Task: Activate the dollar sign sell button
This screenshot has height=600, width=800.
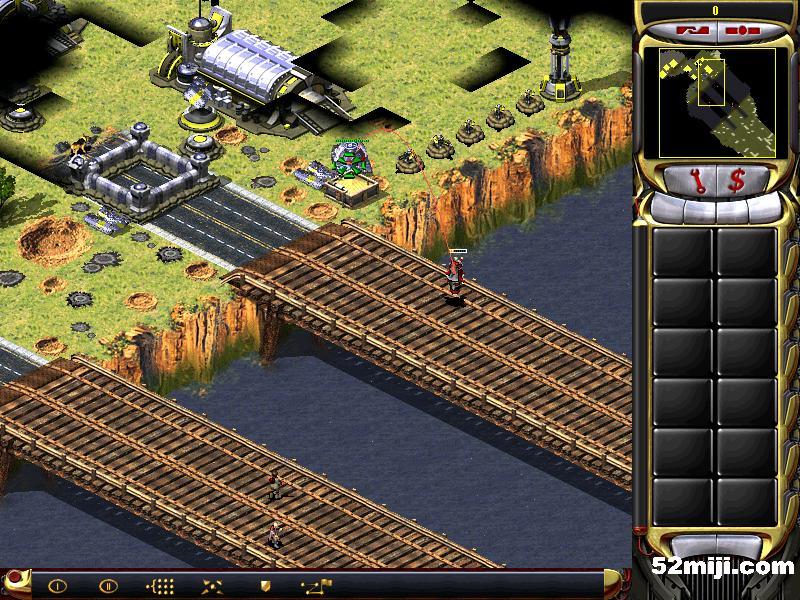Action: coord(736,181)
